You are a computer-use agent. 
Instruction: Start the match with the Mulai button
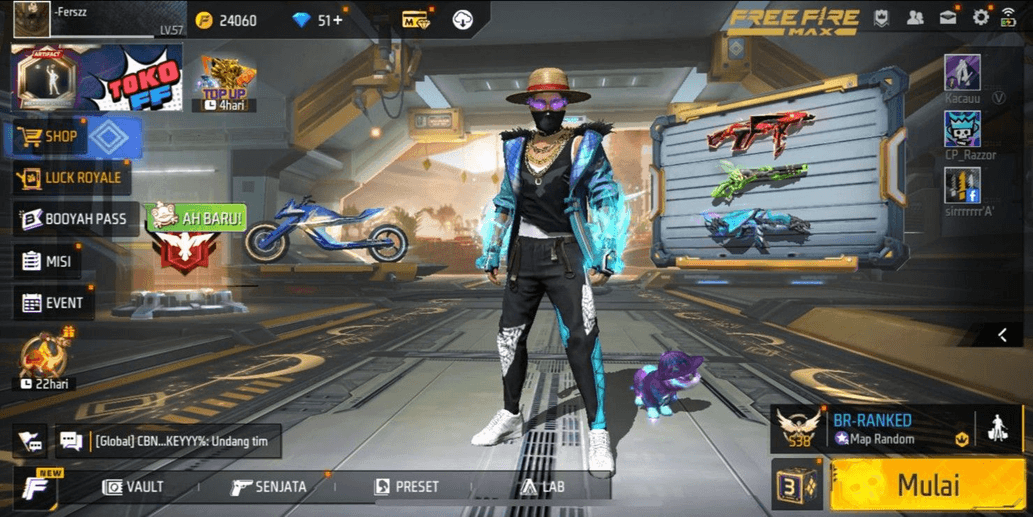point(926,486)
